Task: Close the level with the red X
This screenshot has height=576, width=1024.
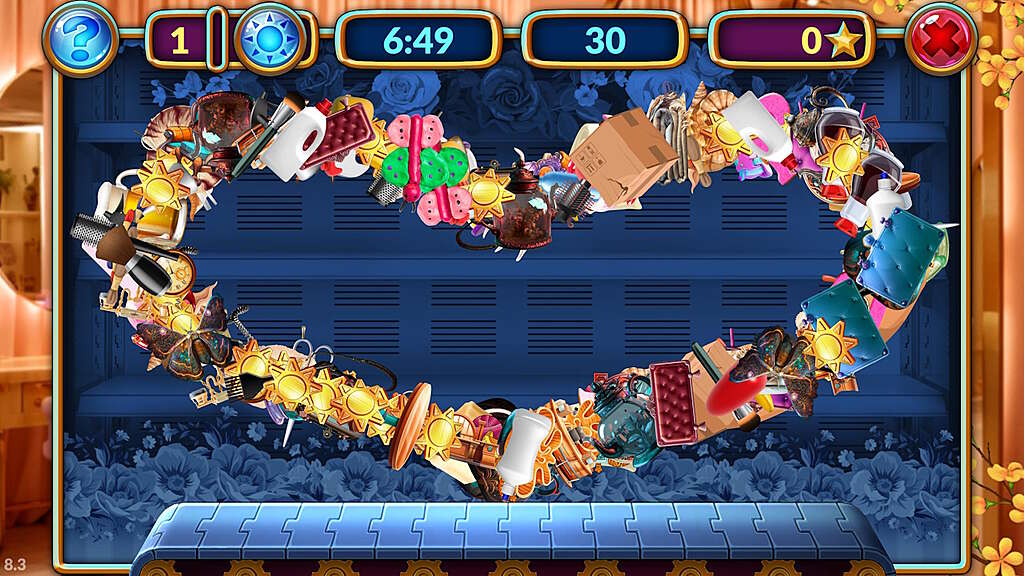Action: (x=941, y=40)
